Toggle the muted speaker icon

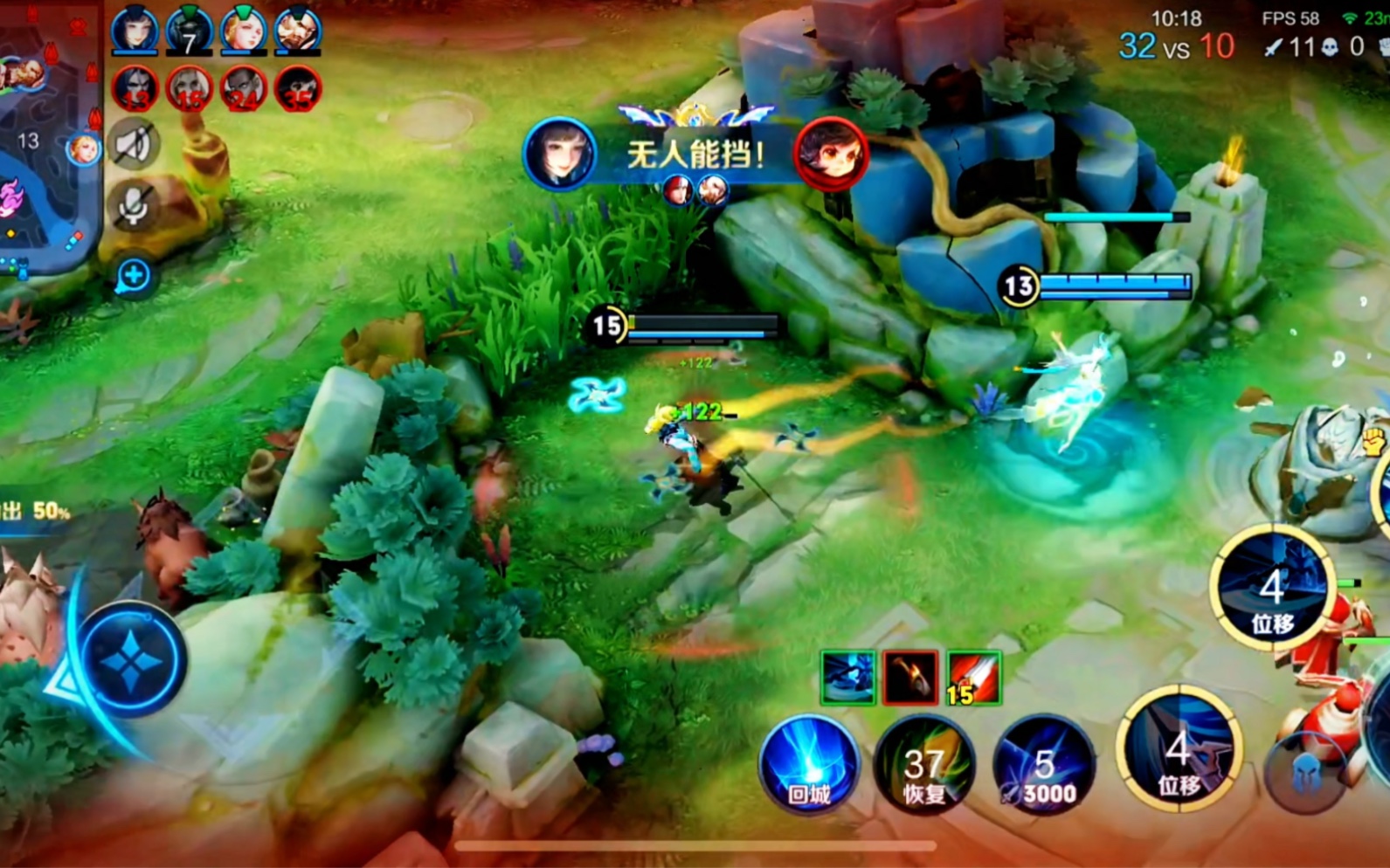pos(134,145)
